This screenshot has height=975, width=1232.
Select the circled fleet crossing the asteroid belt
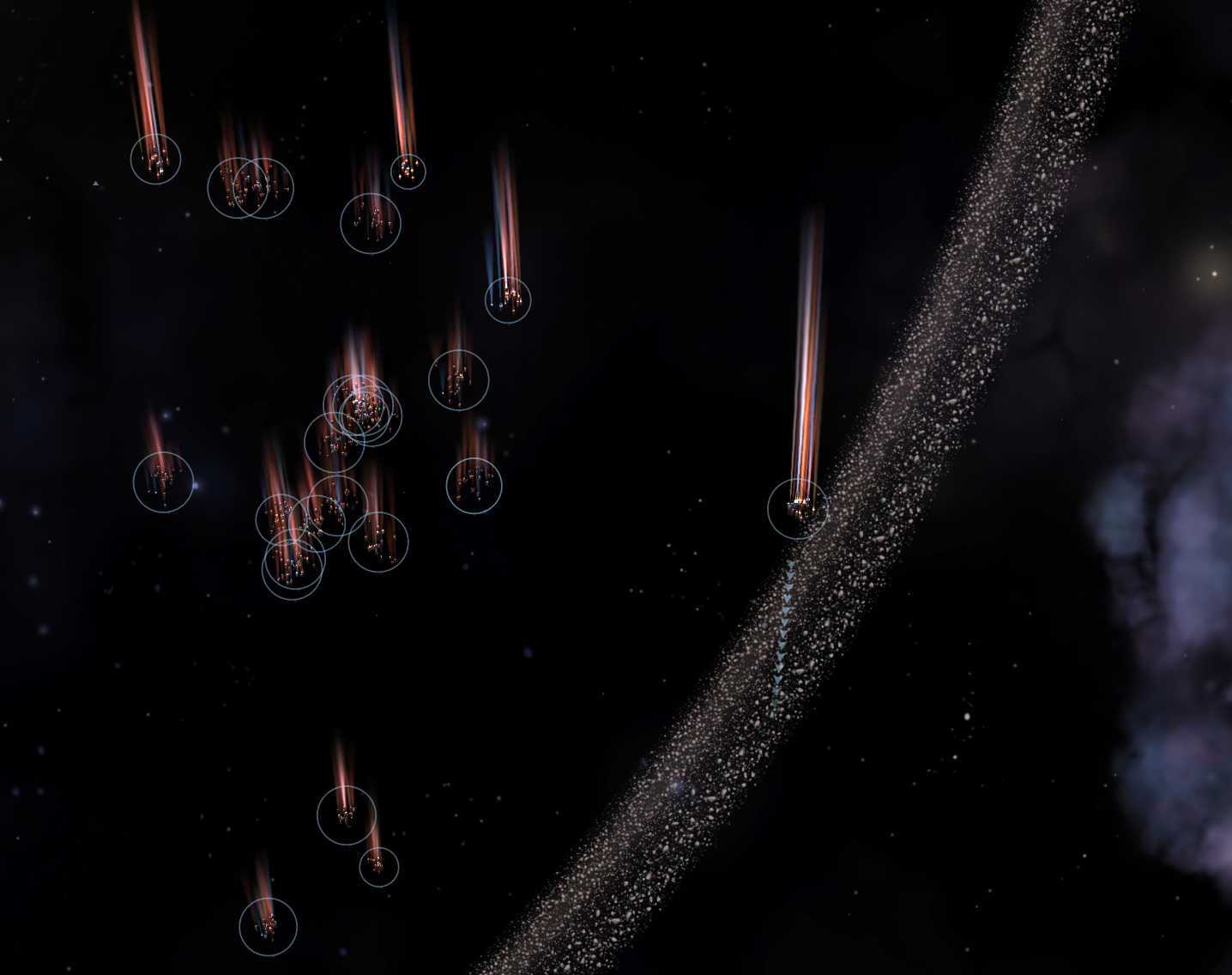click(798, 509)
